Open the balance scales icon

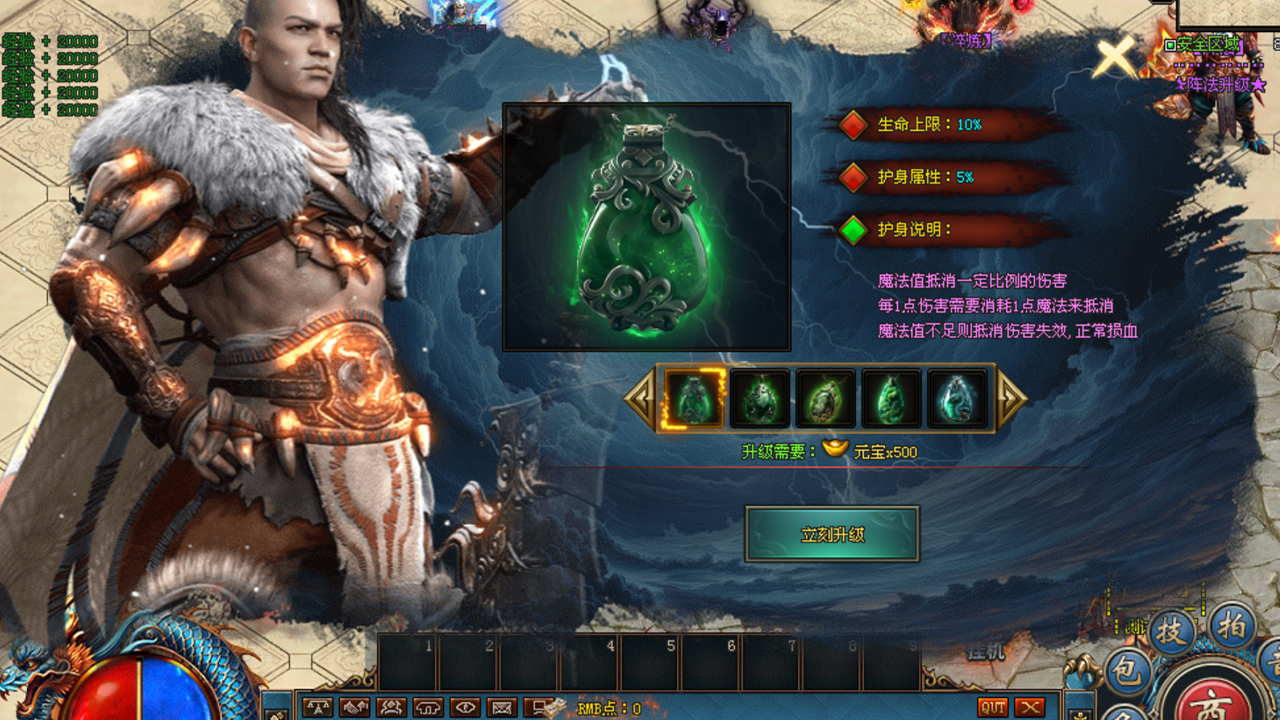coord(317,707)
